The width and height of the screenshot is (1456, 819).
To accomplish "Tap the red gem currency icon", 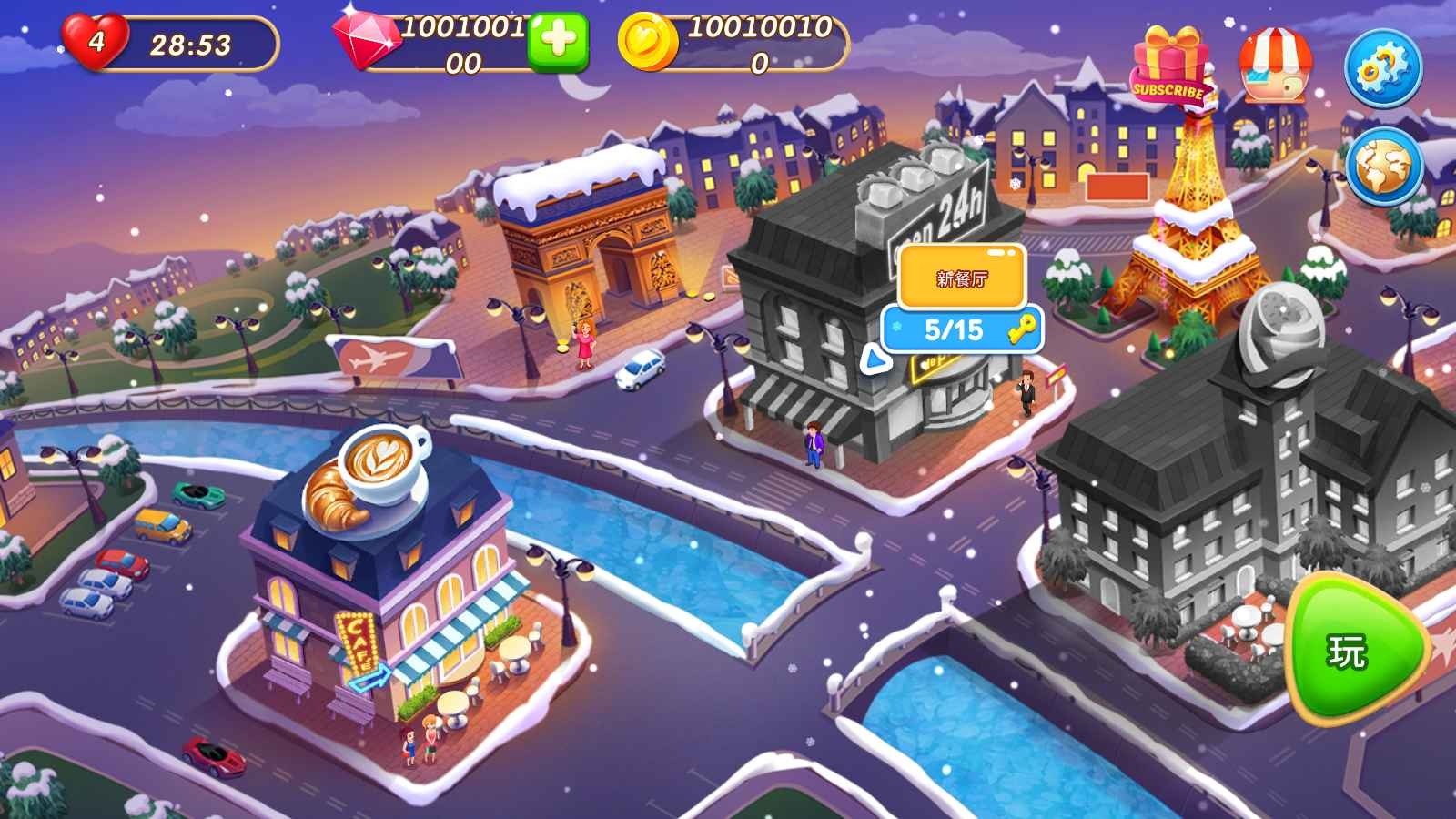I will (368, 38).
